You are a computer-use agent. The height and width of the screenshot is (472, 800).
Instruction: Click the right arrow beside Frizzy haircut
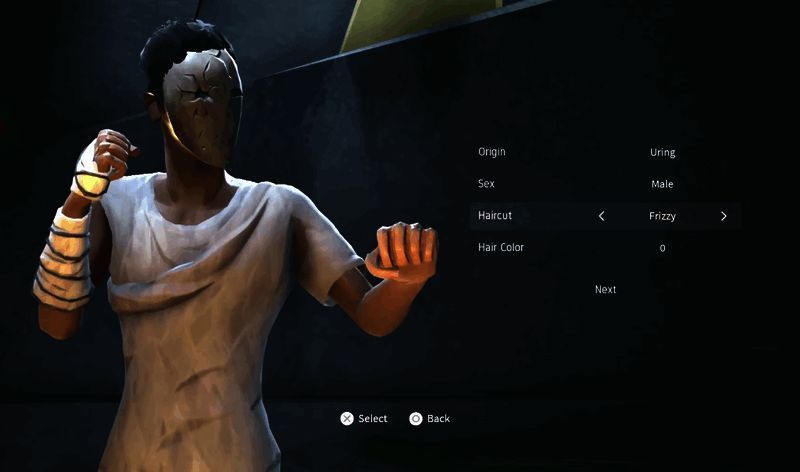click(x=724, y=216)
